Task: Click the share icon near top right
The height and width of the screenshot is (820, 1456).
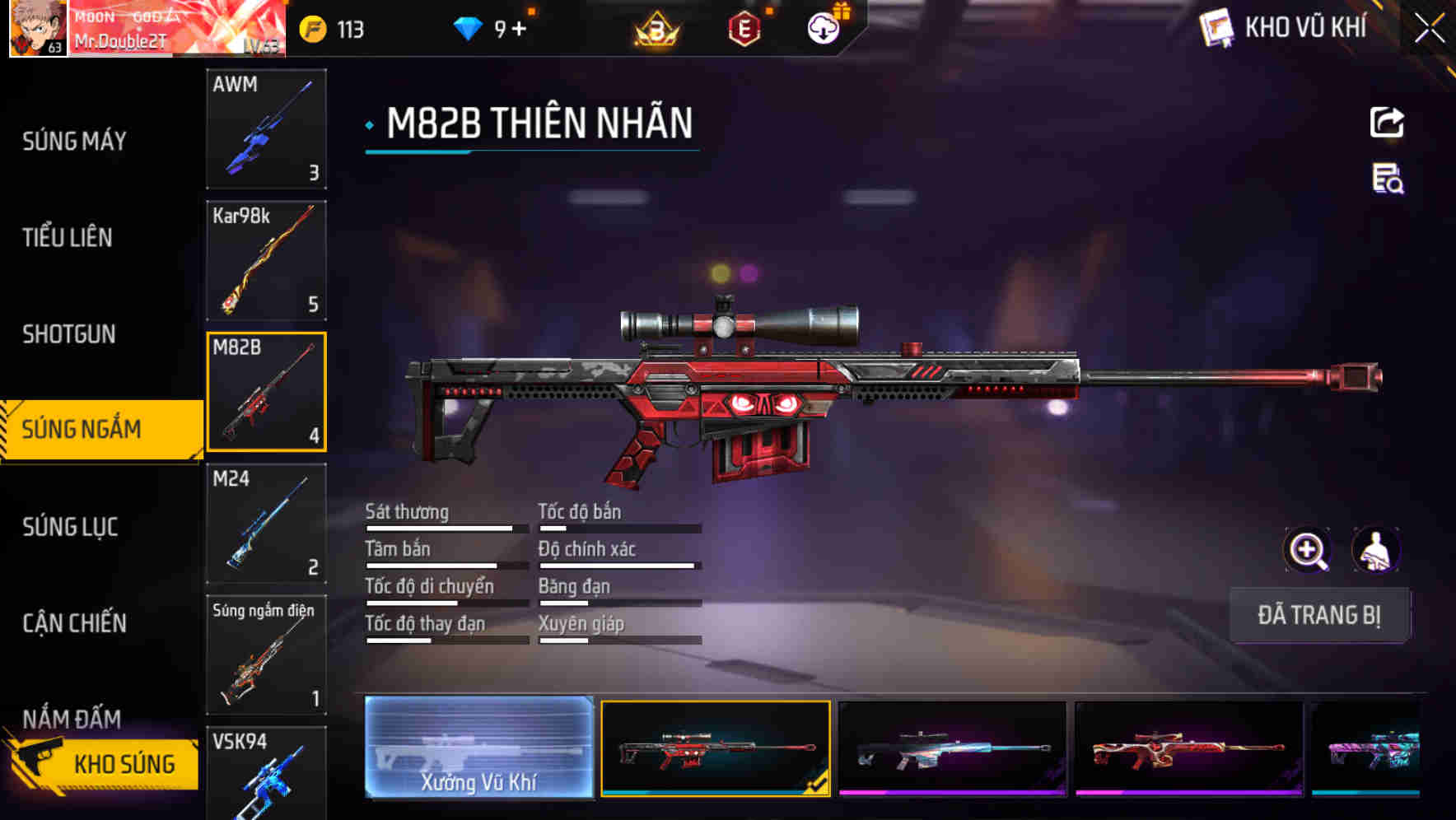Action: coord(1388,122)
